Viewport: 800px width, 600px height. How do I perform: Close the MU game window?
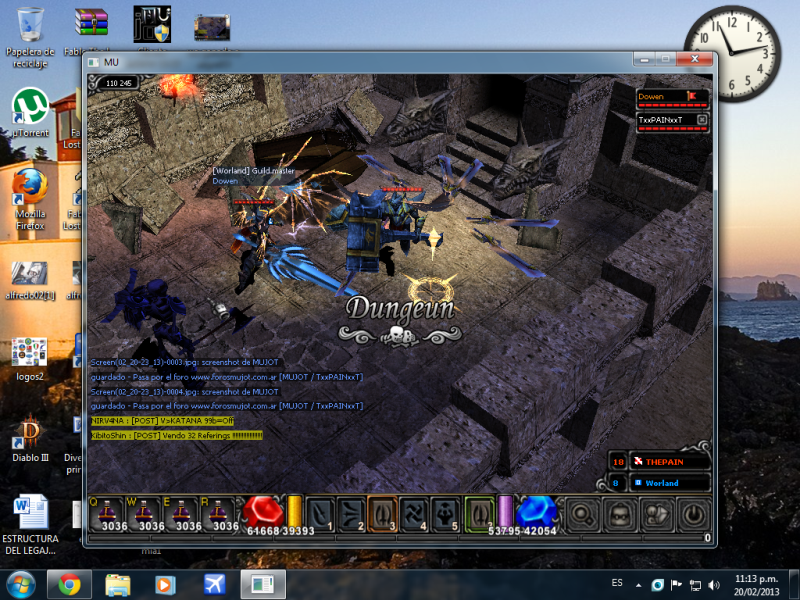(694, 61)
